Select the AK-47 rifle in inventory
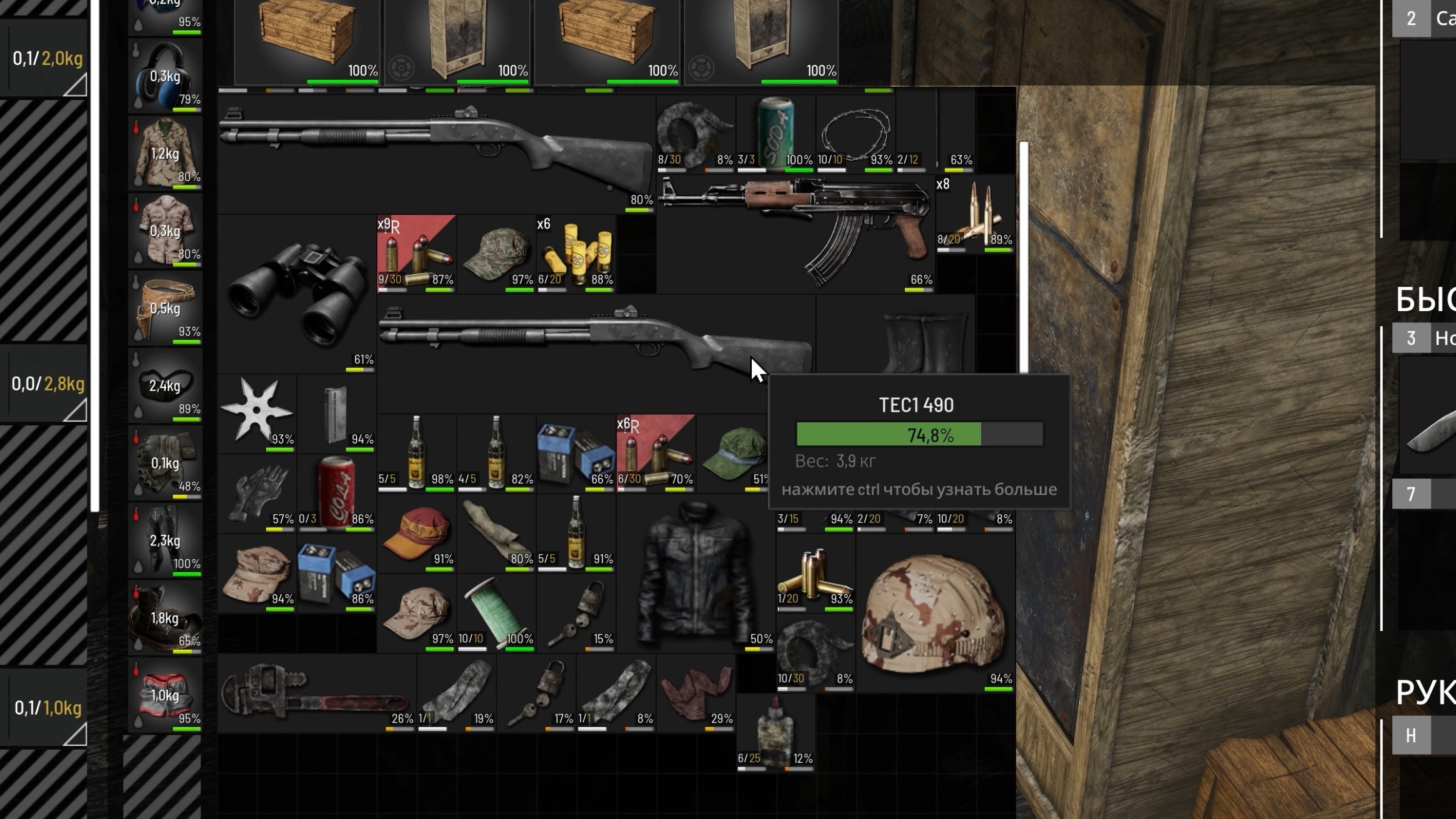This screenshot has width=1456, height=819. [800, 225]
